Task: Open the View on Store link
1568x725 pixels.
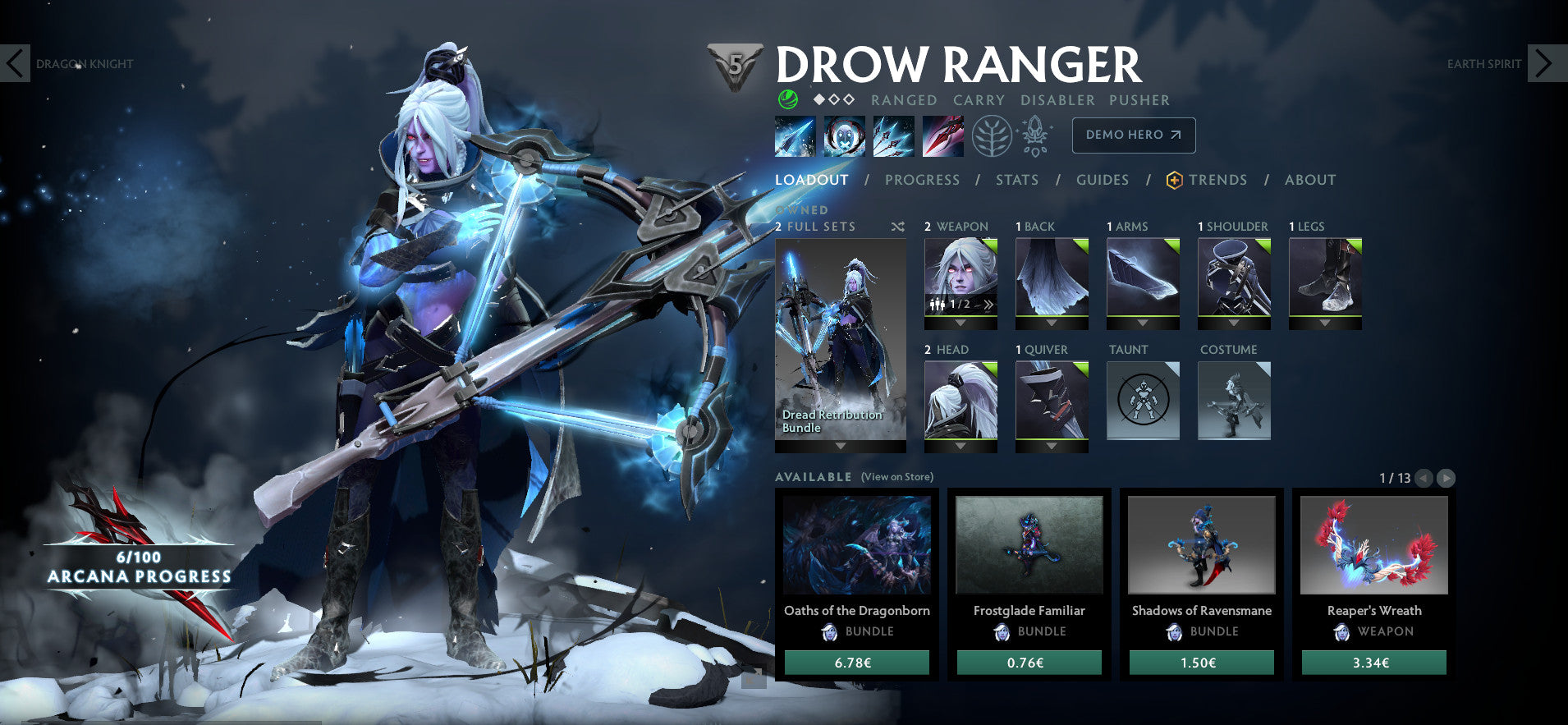Action: tap(896, 476)
